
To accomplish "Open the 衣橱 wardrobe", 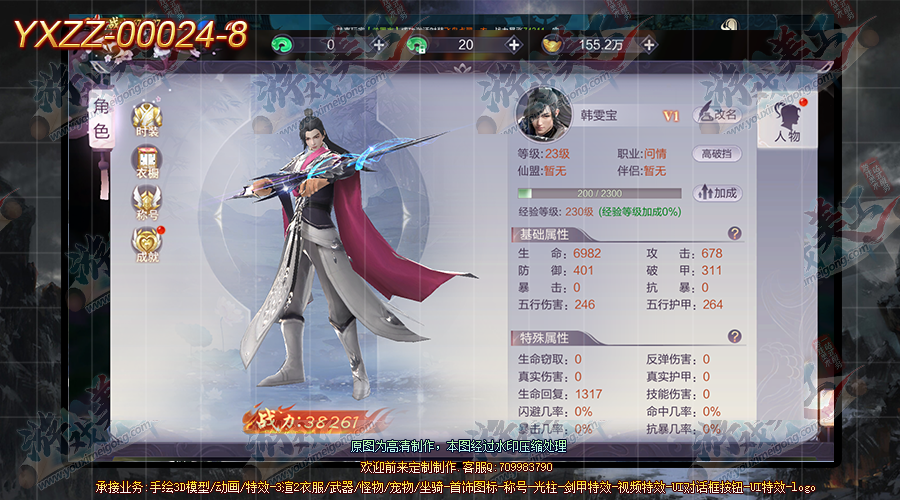I will 147,162.
